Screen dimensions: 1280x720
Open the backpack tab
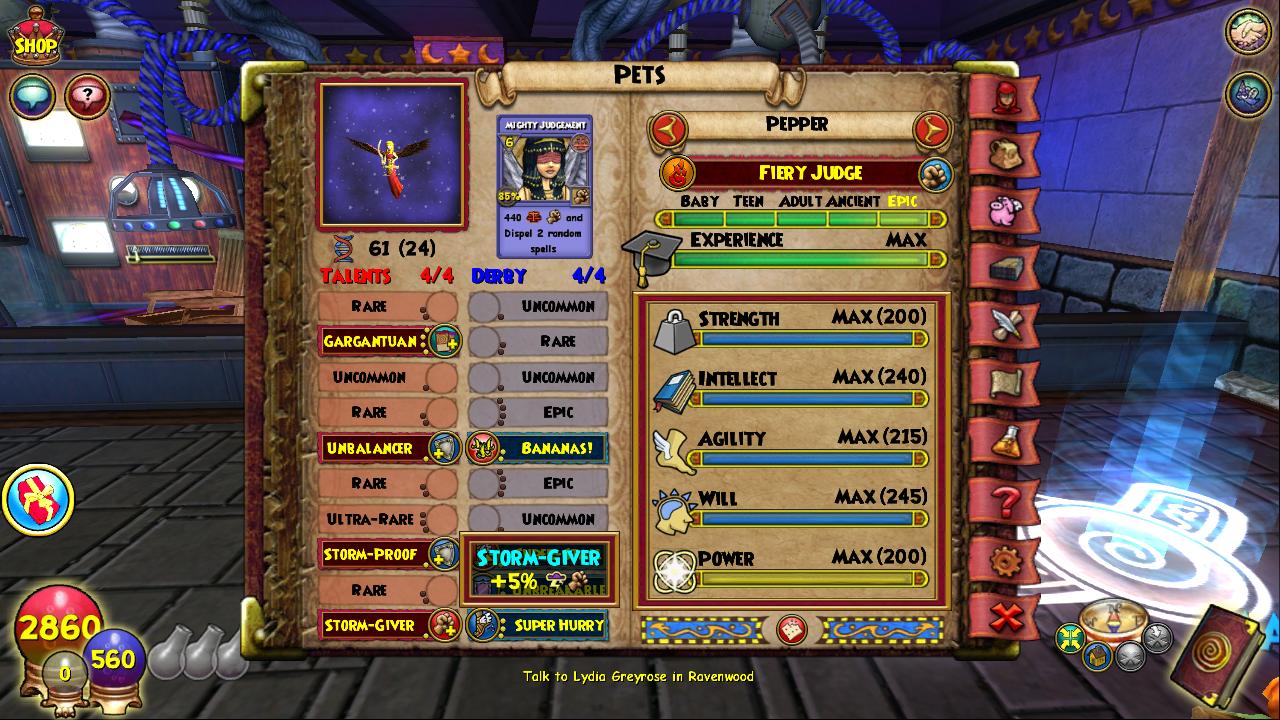click(1005, 153)
